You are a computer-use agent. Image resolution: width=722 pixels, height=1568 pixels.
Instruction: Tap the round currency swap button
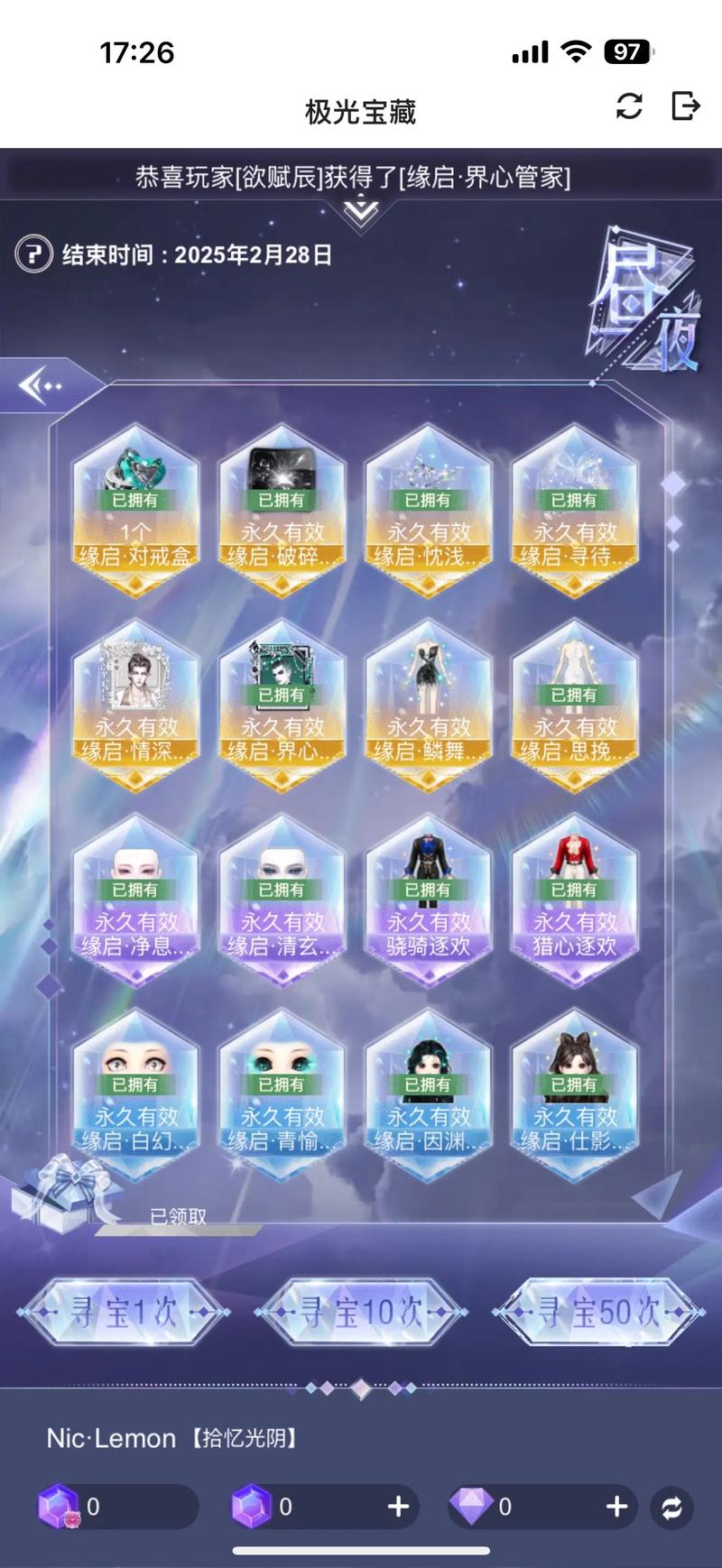click(x=671, y=1507)
